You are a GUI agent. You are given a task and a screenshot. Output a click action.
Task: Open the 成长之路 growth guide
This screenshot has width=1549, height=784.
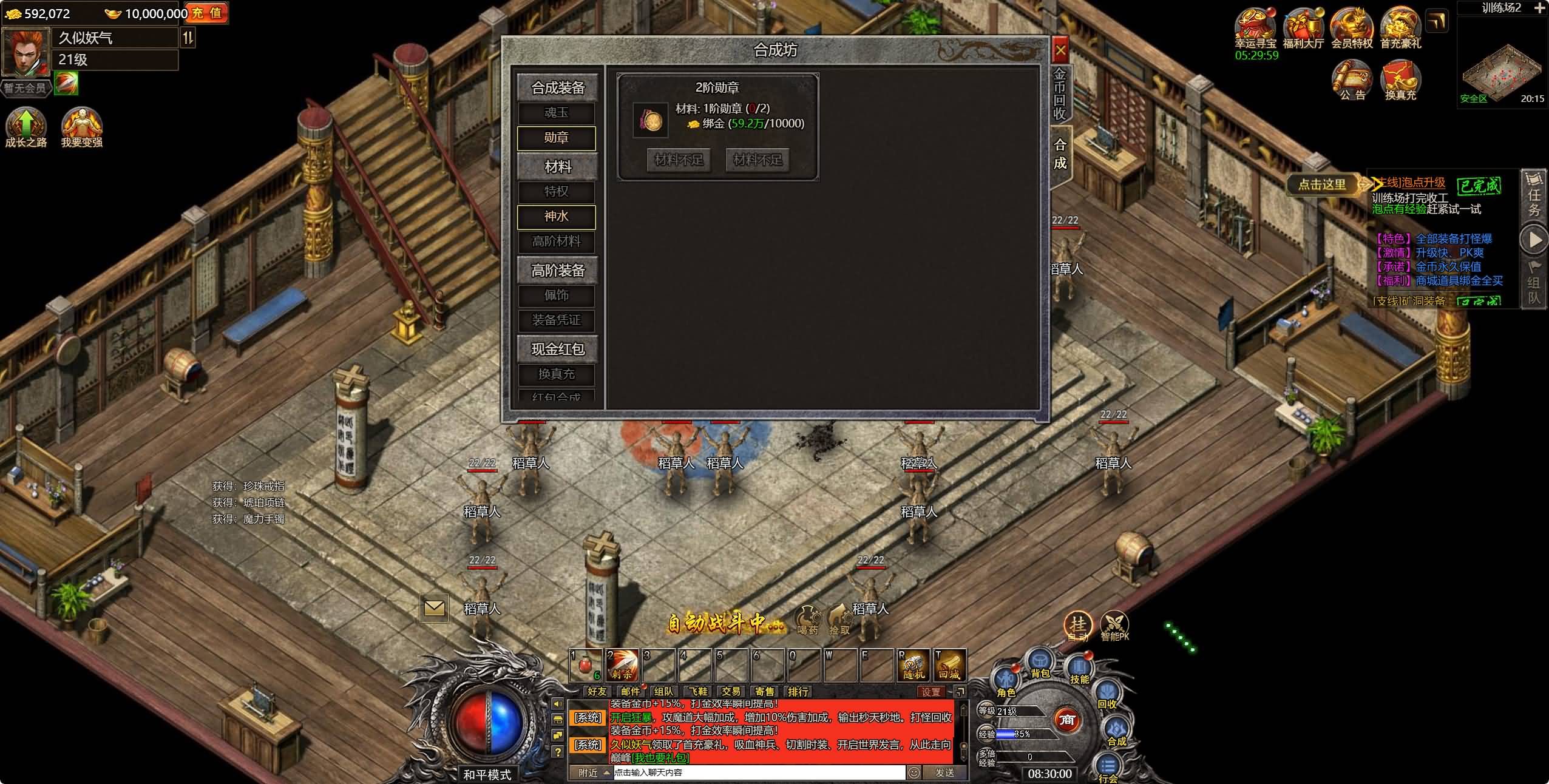tap(25, 127)
